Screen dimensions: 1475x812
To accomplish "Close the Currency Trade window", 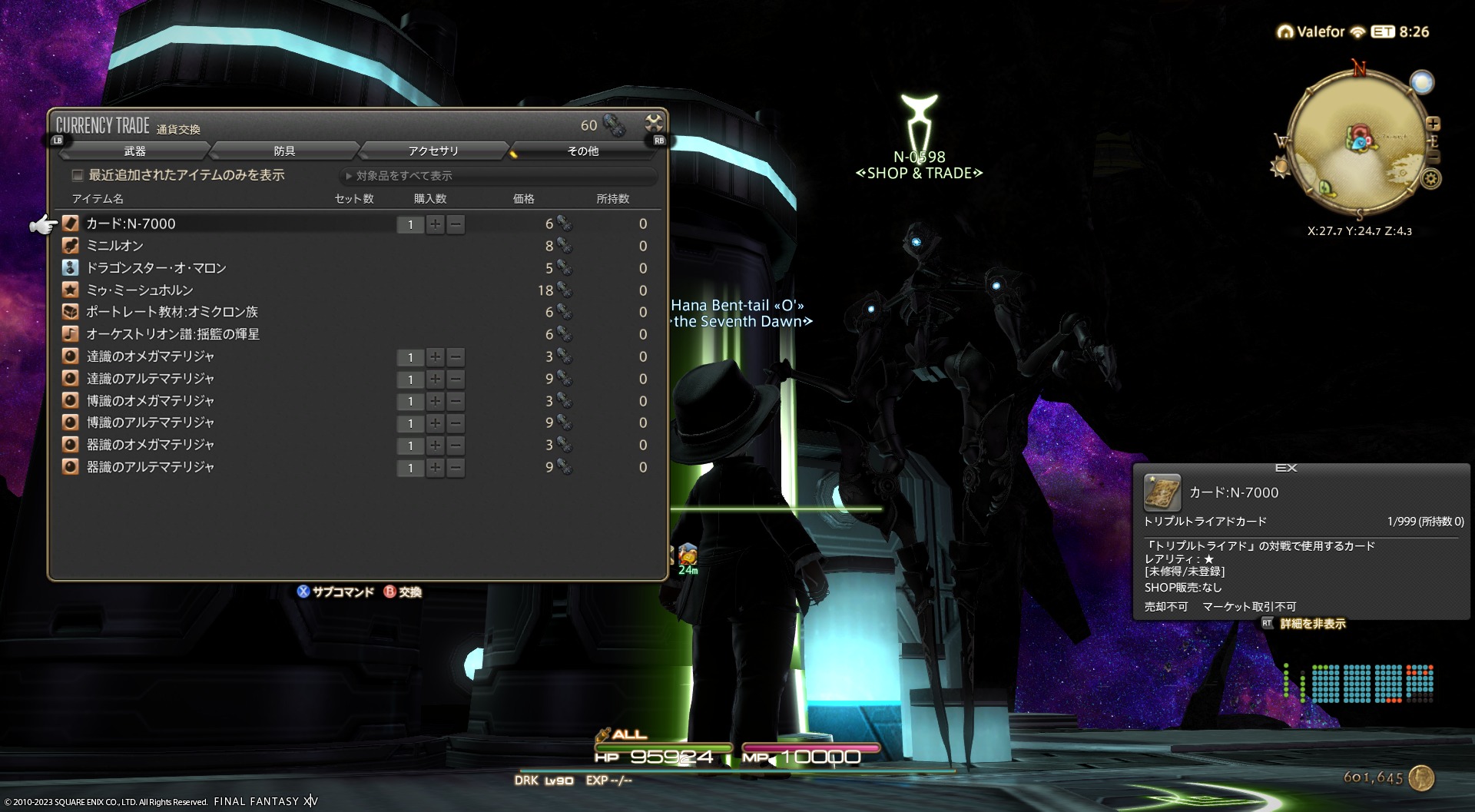I will coord(654,123).
